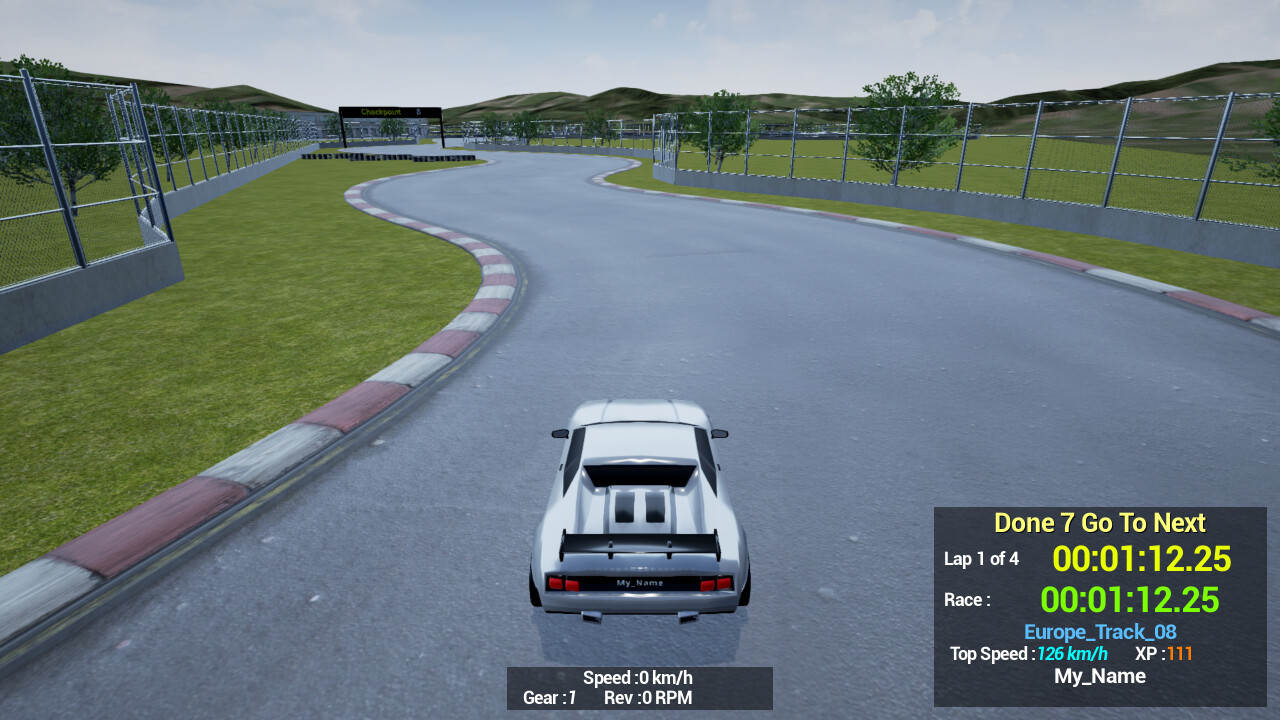Click the 'Lap 1 of 4' label
This screenshot has height=720, width=1280.
point(981,559)
